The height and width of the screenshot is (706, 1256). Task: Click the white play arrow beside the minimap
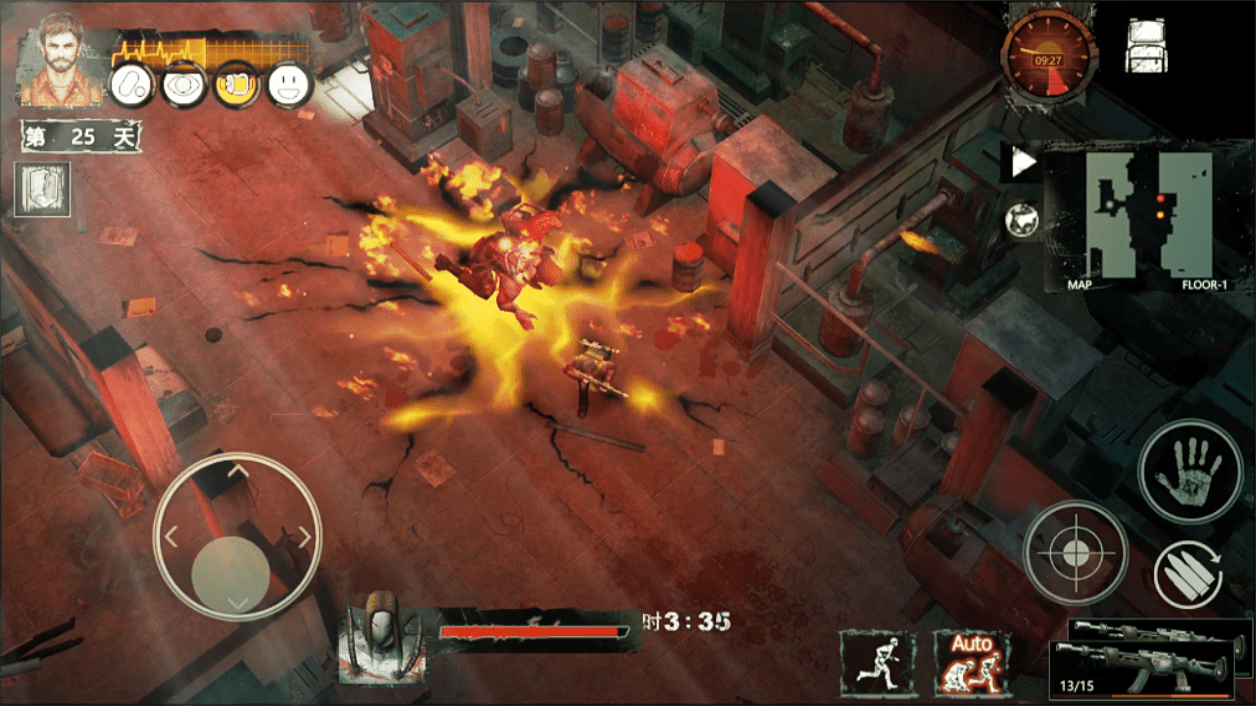point(1022,163)
